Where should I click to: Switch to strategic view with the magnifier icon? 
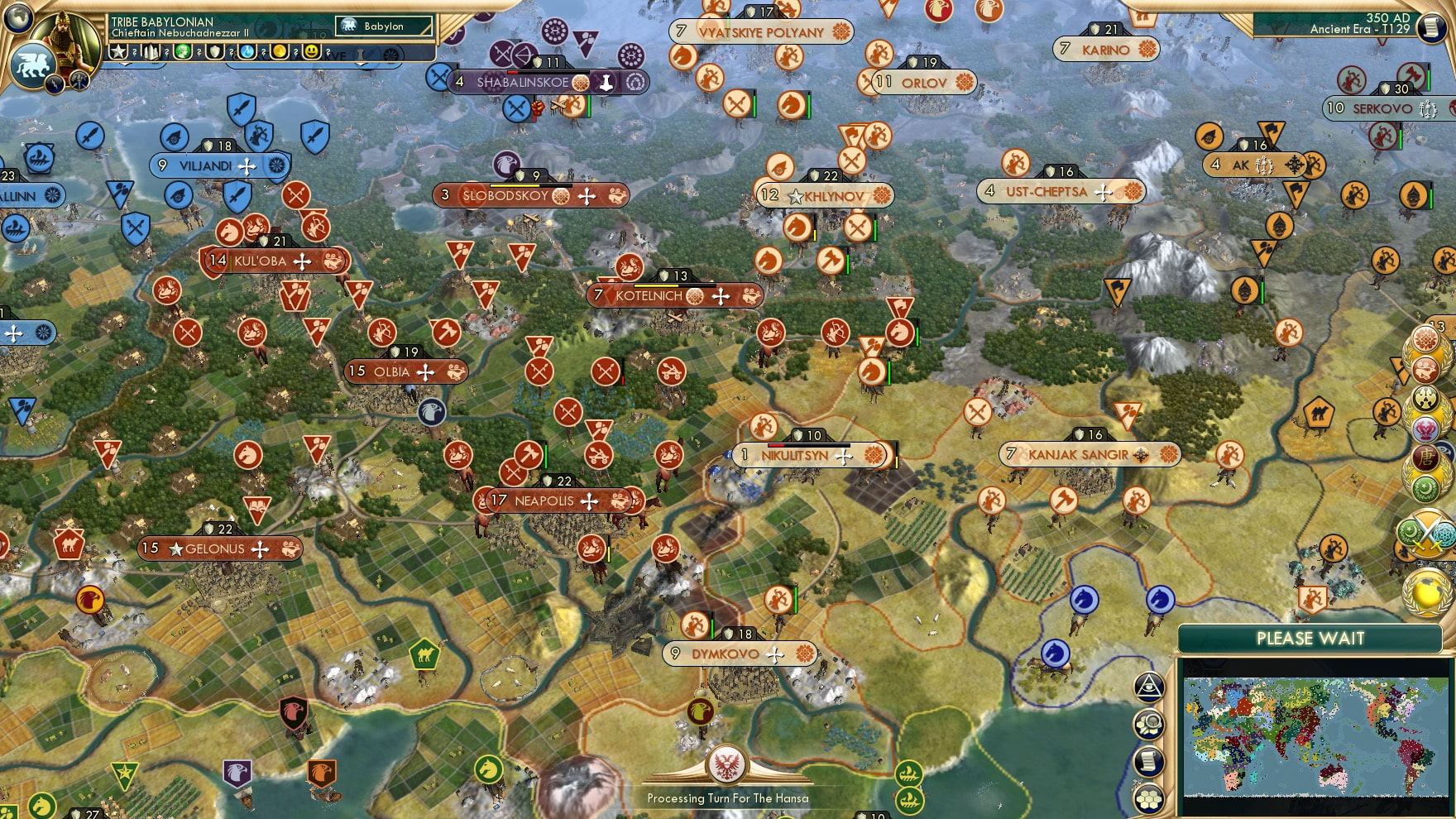pyautogui.click(x=1148, y=722)
